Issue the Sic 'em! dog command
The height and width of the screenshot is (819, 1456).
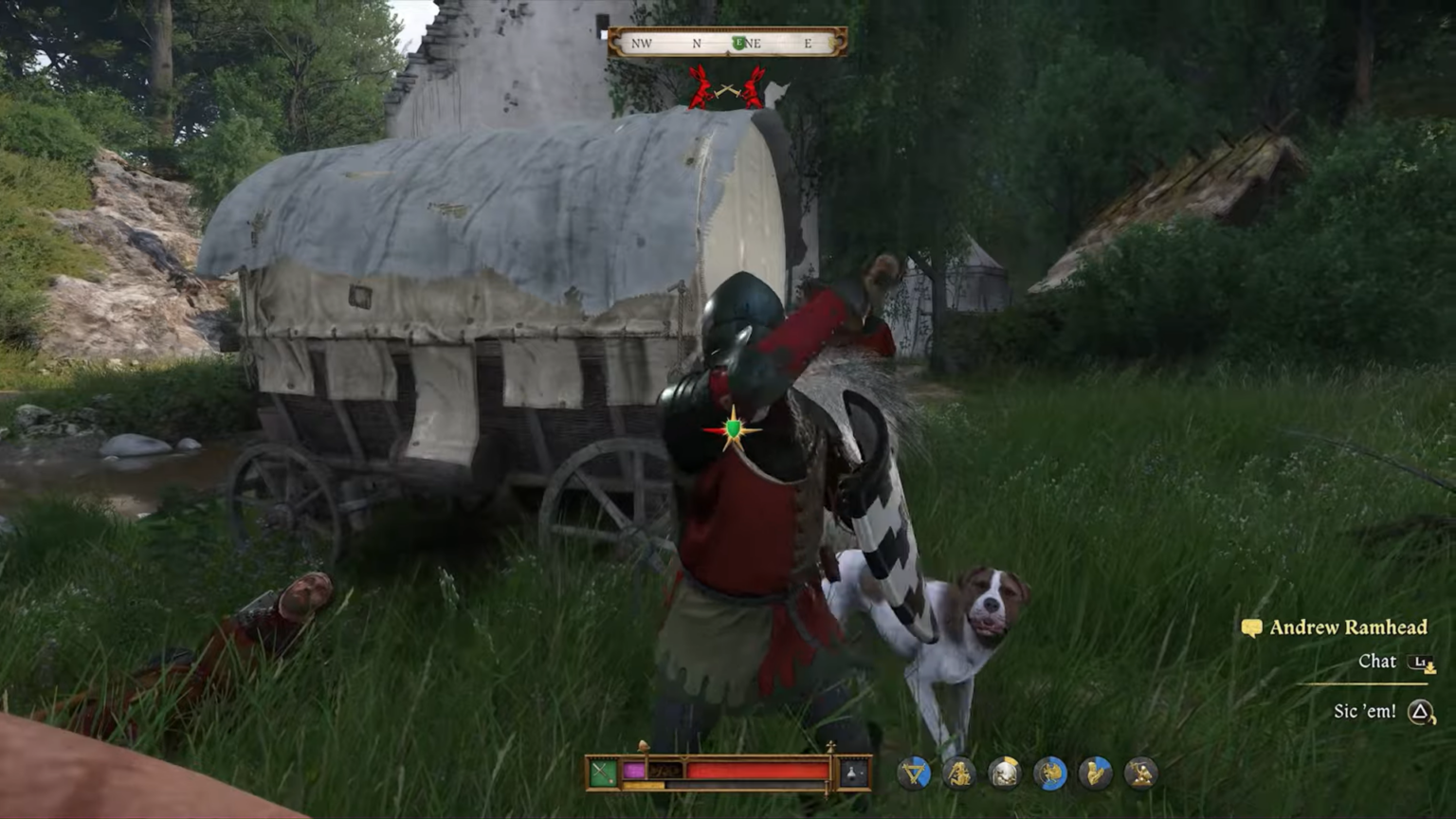coord(1367,709)
